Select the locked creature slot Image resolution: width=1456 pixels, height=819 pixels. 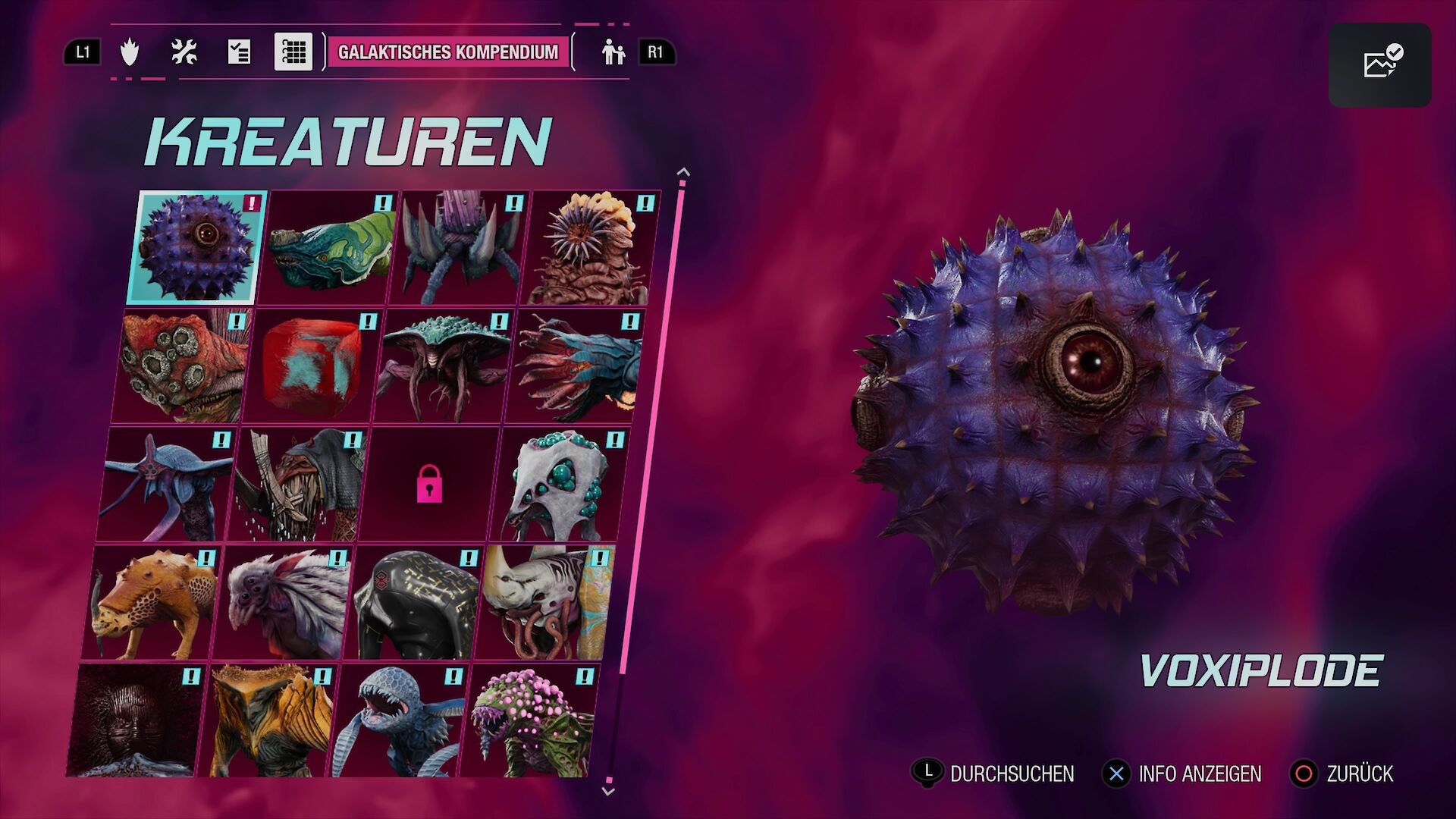tap(429, 484)
